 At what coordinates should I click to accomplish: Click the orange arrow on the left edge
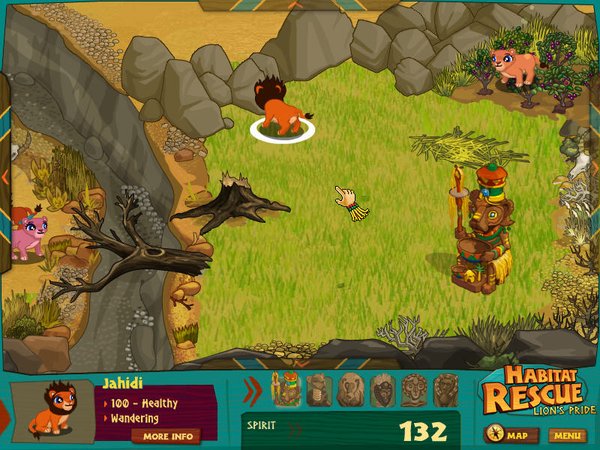click(x=4, y=175)
